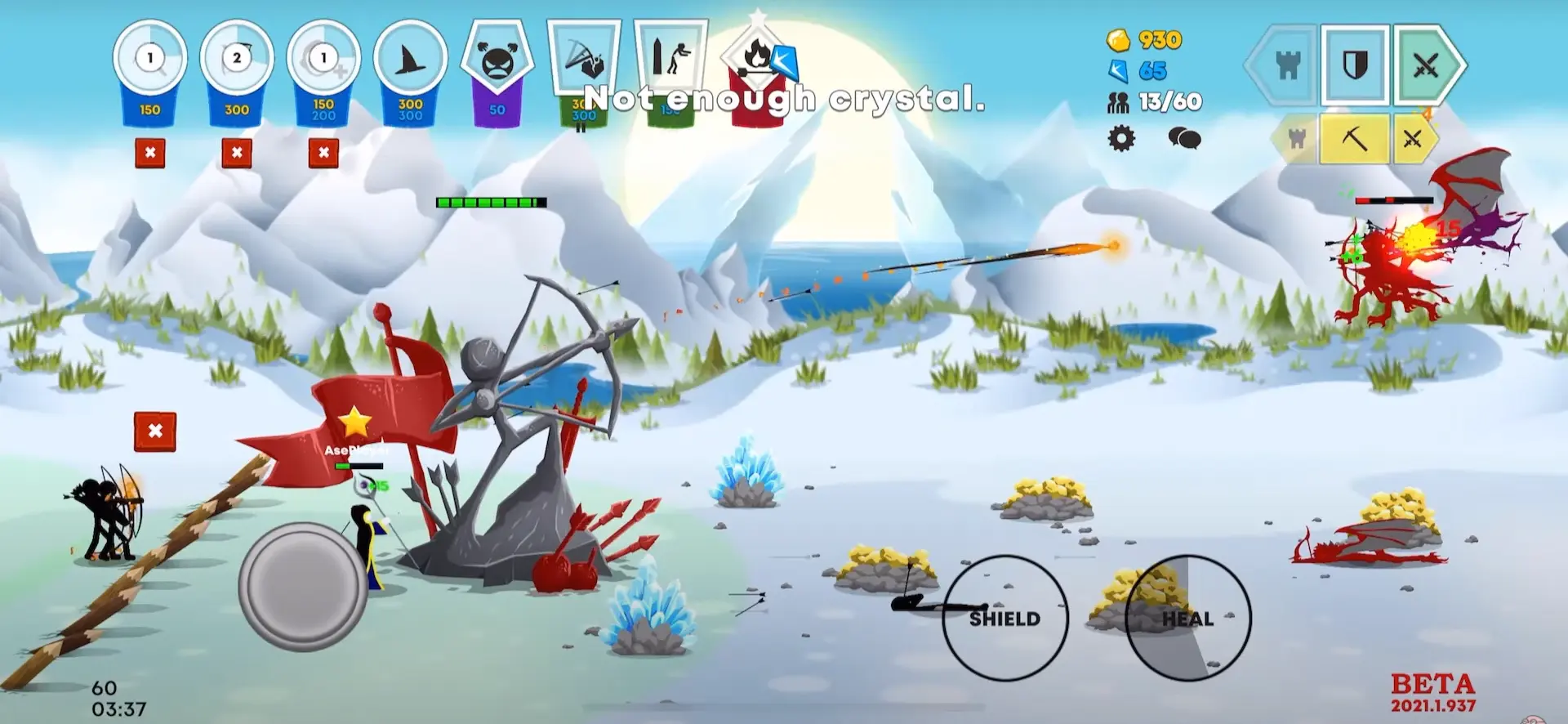Order army to garrison via blue castle
The image size is (1568, 724).
(1286, 65)
